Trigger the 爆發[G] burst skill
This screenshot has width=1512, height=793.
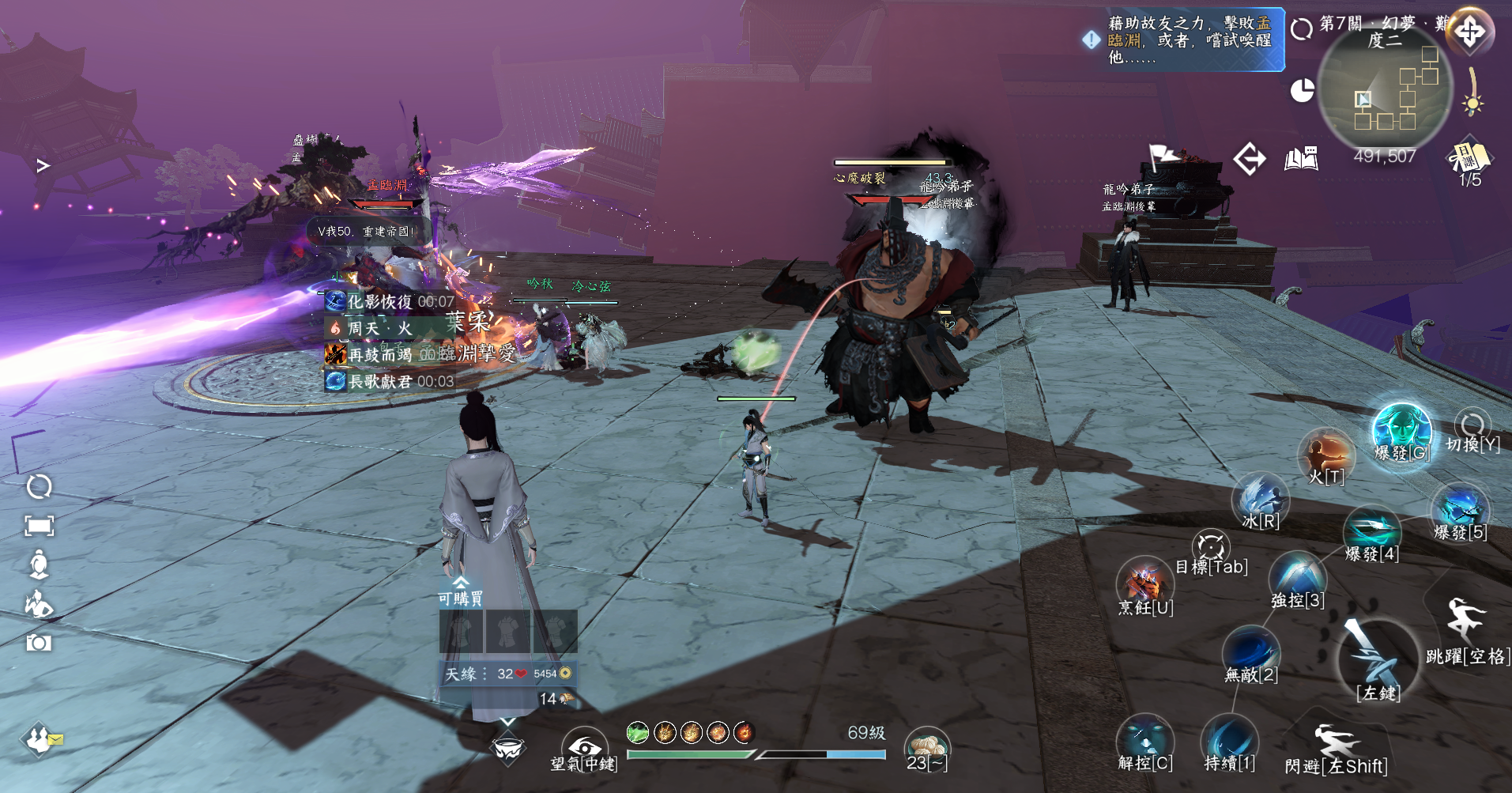tap(1401, 431)
